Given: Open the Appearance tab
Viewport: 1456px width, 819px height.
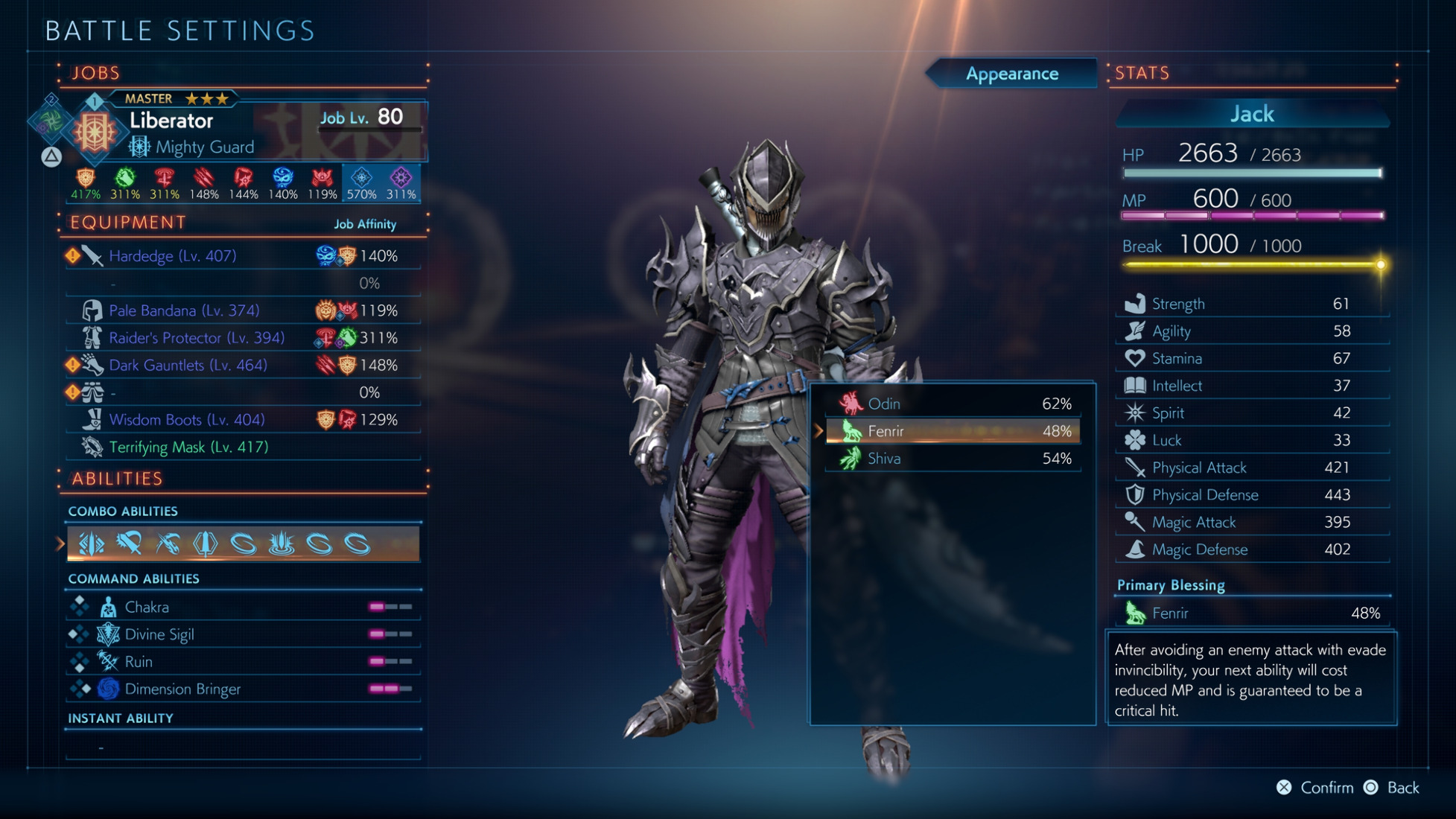Looking at the screenshot, I should [x=1011, y=74].
